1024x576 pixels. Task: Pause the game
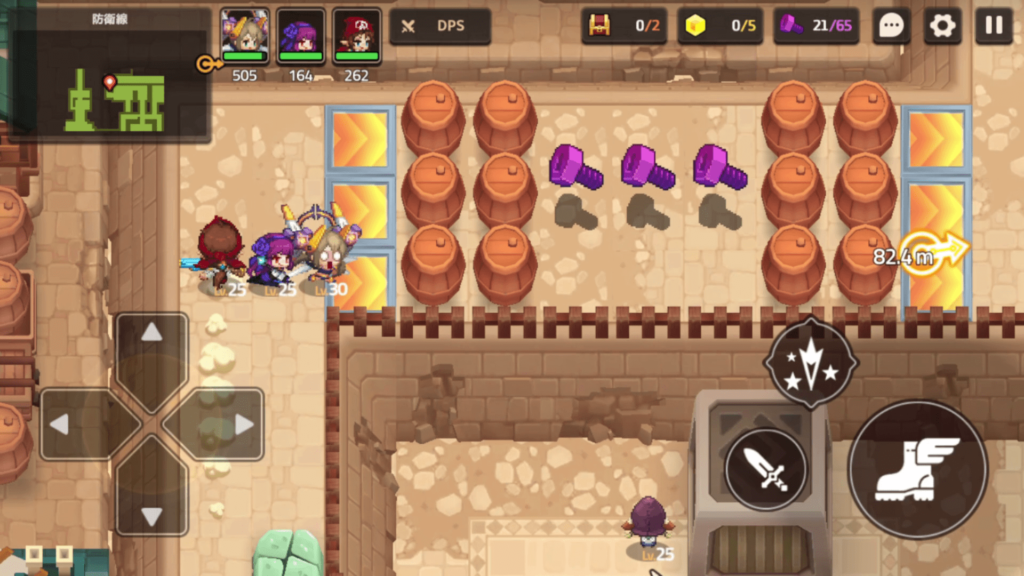click(x=994, y=26)
